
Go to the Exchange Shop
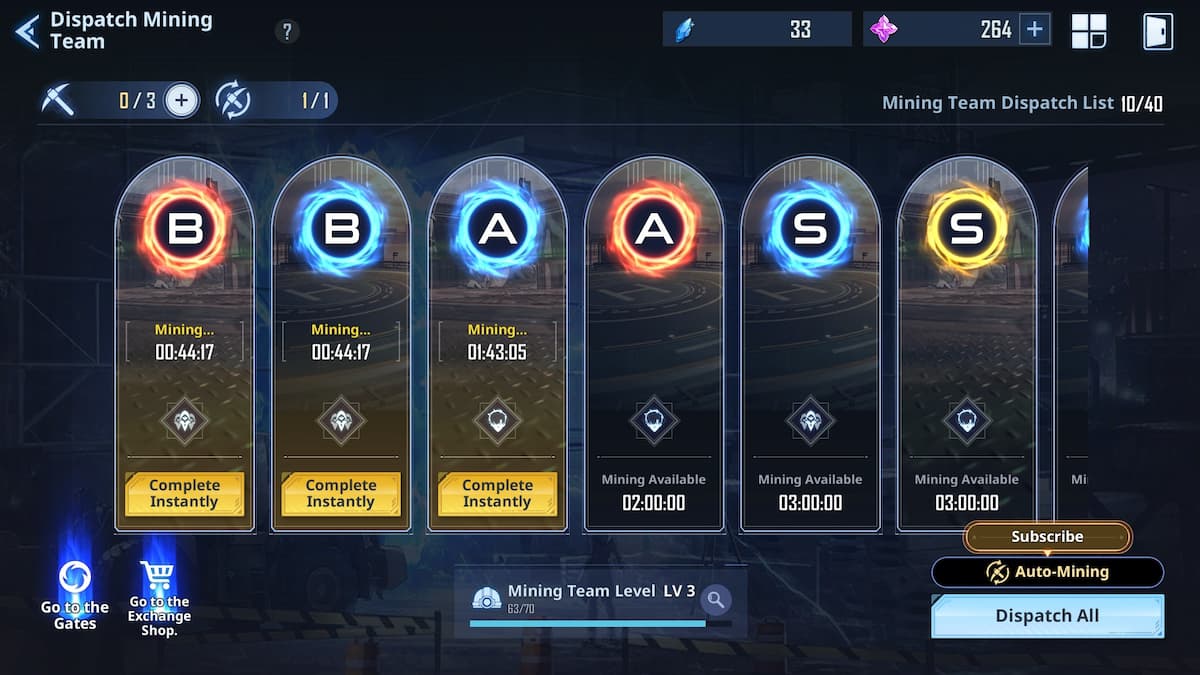(x=159, y=598)
